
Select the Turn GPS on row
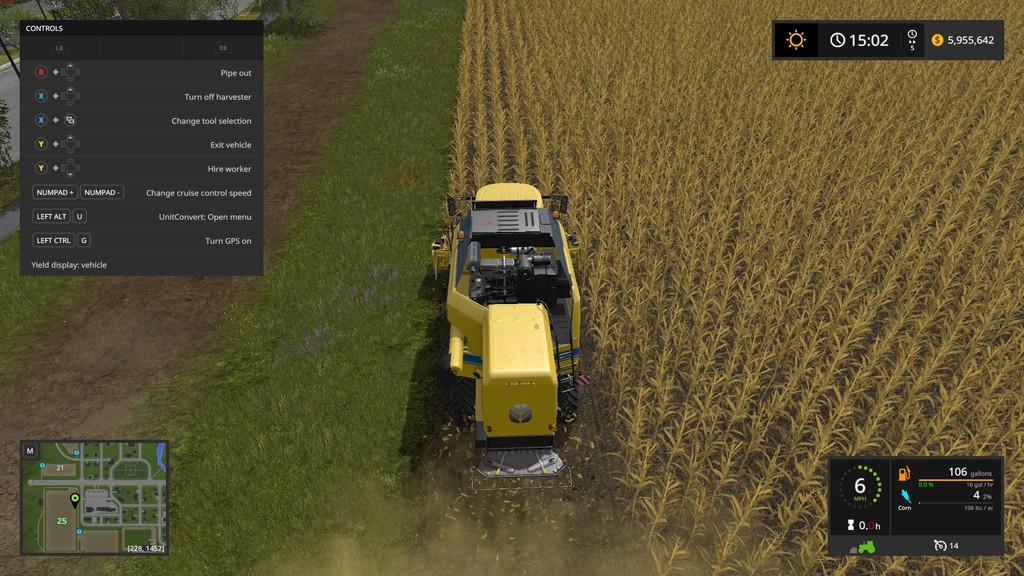141,241
